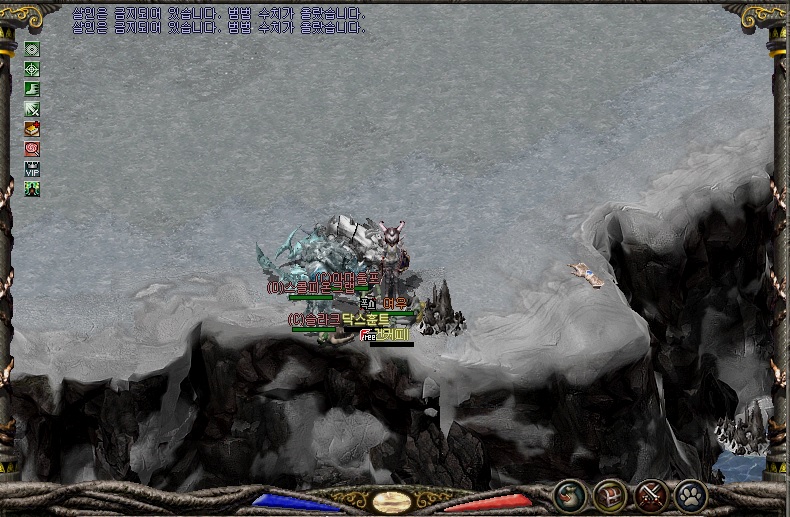Activate the green boot speed icon

point(32,89)
